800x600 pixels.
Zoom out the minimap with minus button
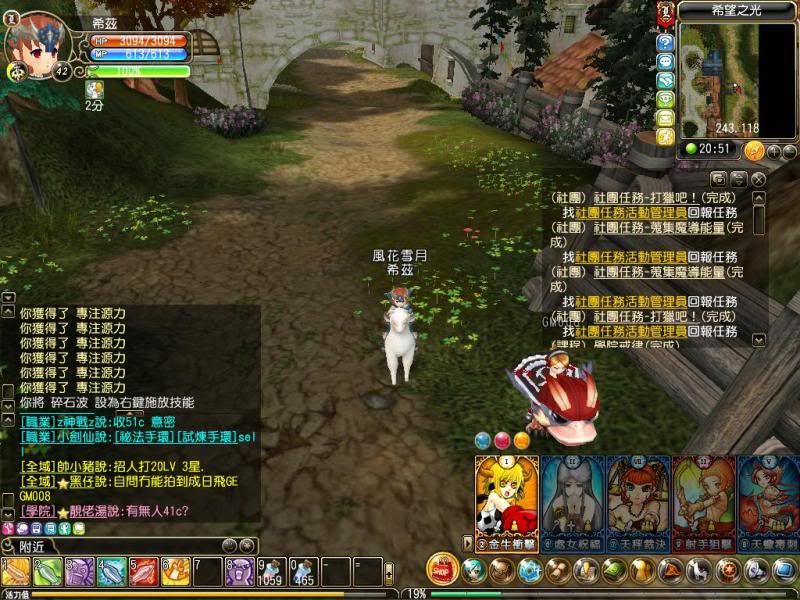pos(789,151)
